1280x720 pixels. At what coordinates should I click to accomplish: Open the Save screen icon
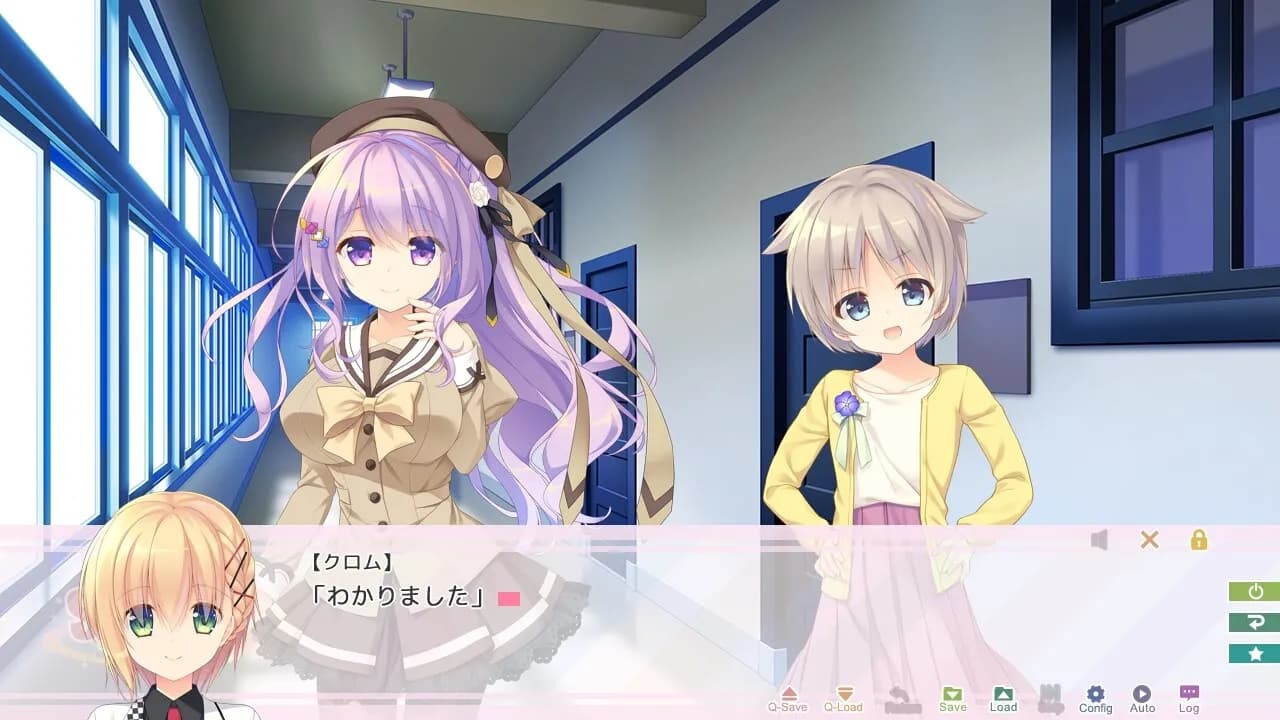click(953, 693)
